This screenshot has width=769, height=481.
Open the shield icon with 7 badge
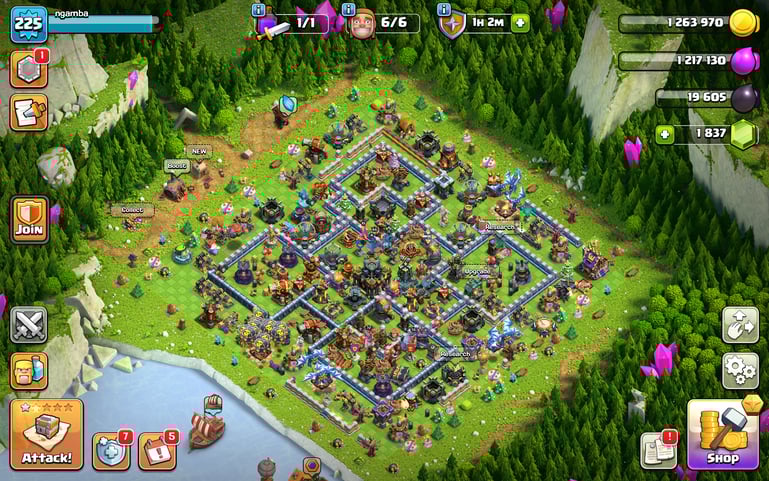tap(111, 450)
